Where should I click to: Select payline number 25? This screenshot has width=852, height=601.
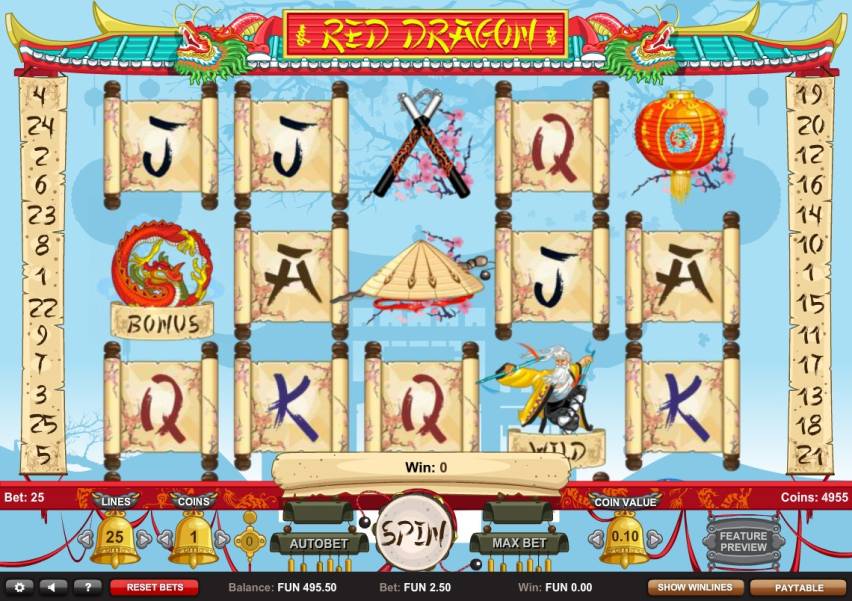[x=39, y=425]
